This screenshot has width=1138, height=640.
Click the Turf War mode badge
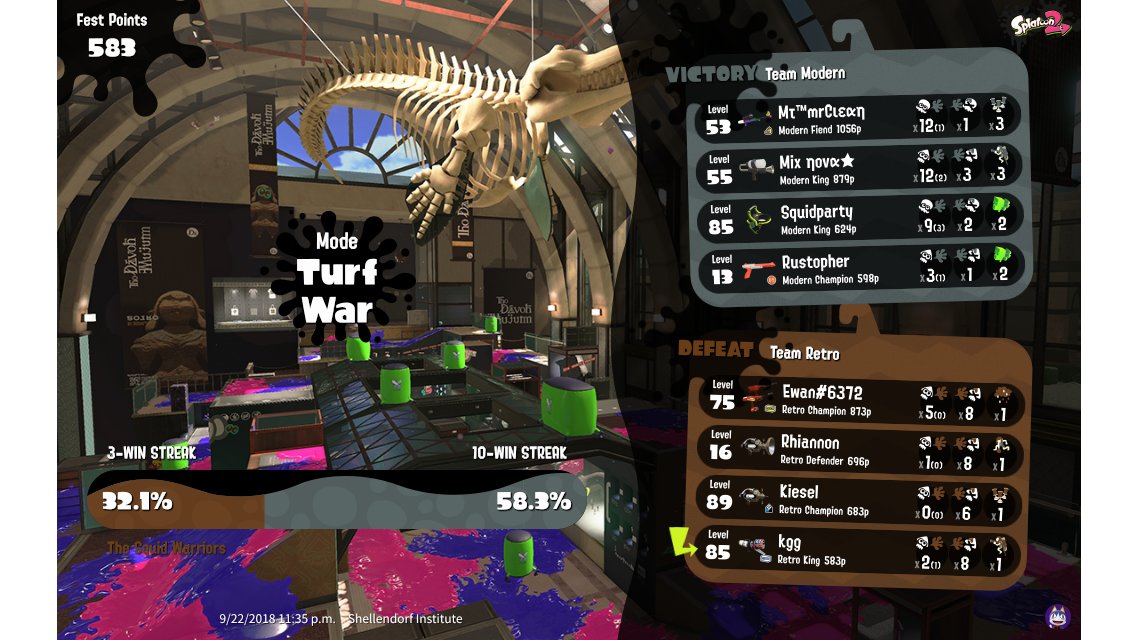pyautogui.click(x=336, y=280)
